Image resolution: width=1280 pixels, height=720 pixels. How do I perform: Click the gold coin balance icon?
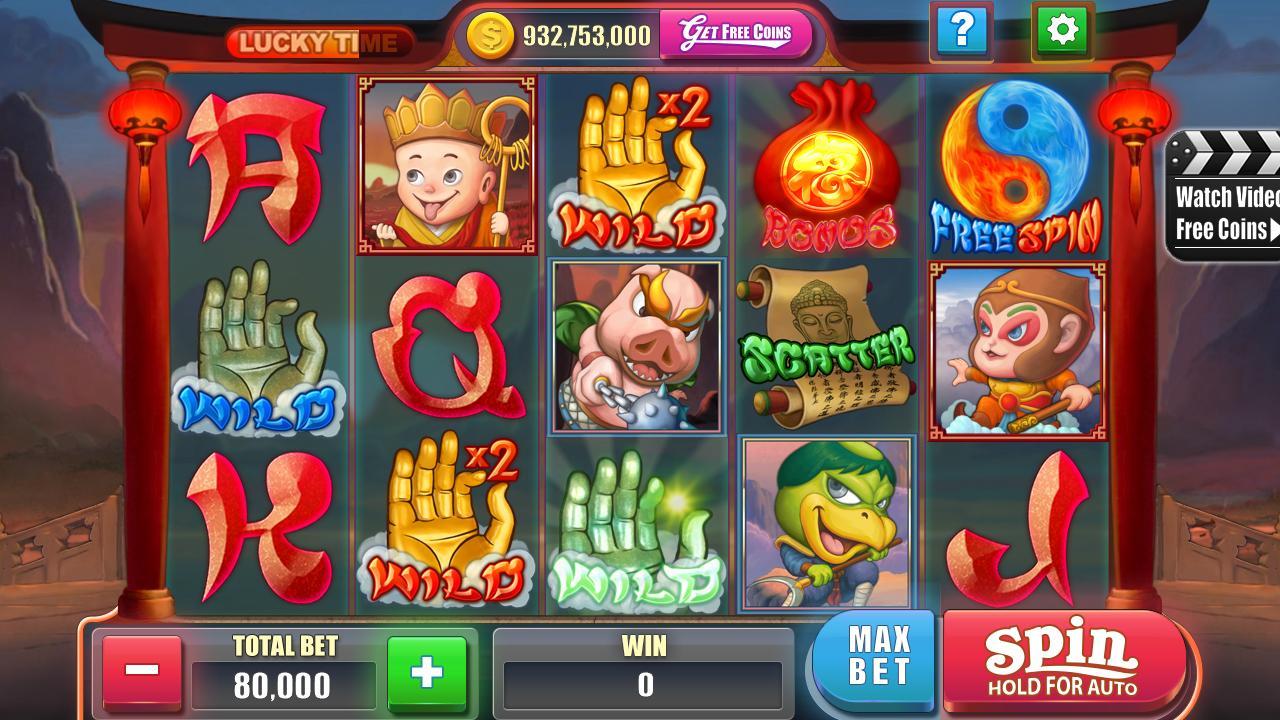point(489,33)
